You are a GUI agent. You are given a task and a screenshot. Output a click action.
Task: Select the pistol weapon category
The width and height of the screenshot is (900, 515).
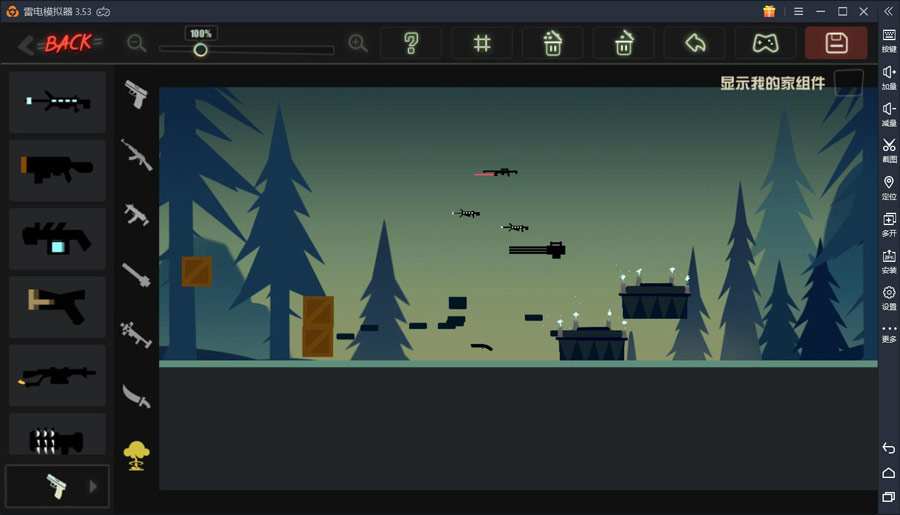(136, 94)
